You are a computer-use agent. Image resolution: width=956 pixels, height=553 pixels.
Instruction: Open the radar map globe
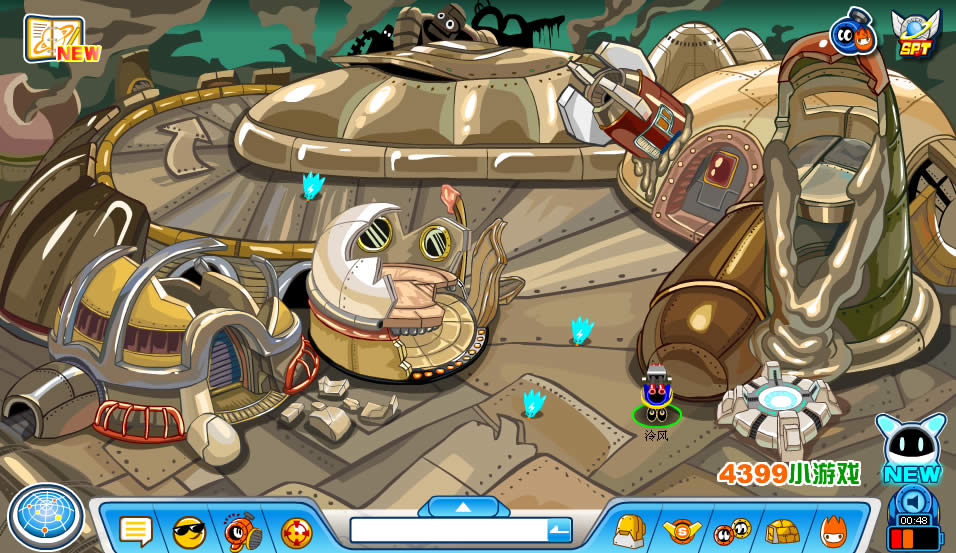(x=46, y=518)
